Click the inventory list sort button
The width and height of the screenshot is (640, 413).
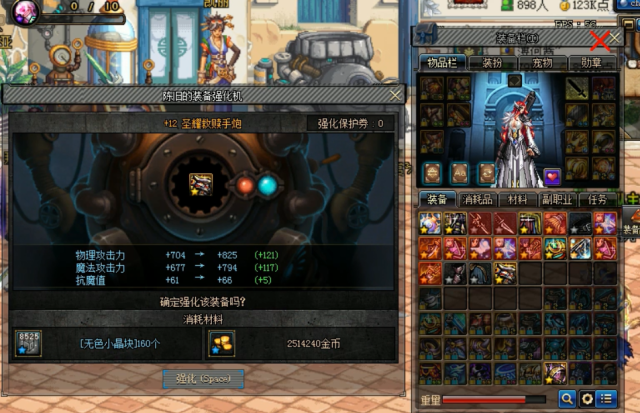click(607, 399)
